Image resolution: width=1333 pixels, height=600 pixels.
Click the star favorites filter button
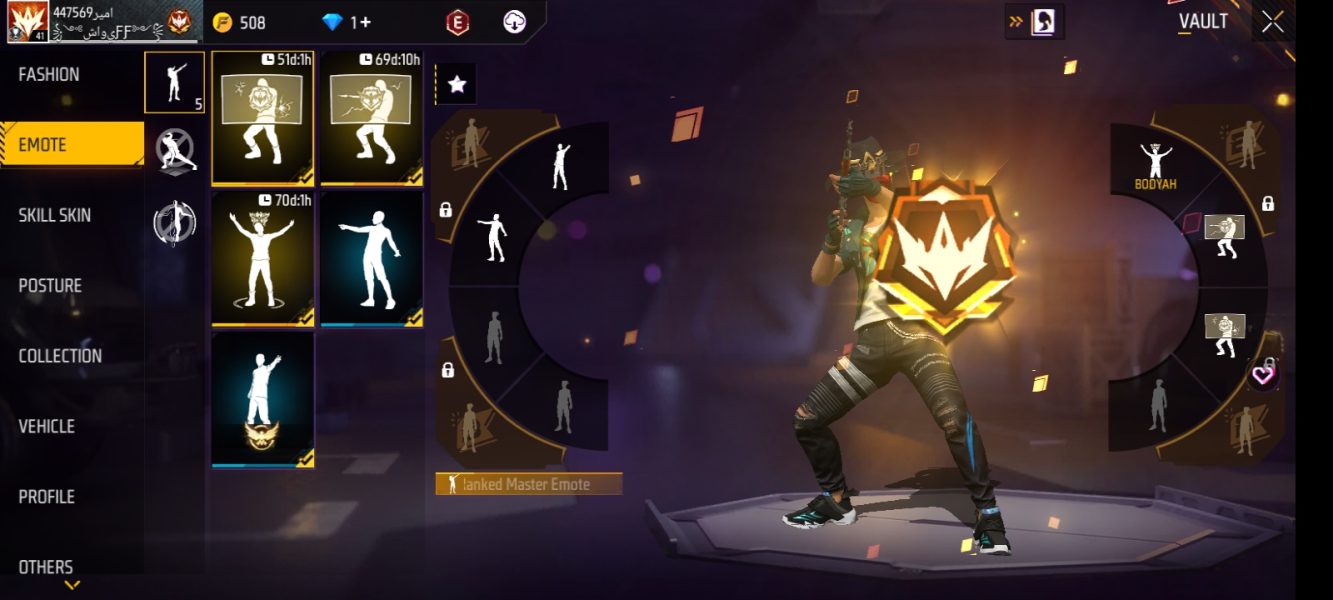click(457, 85)
